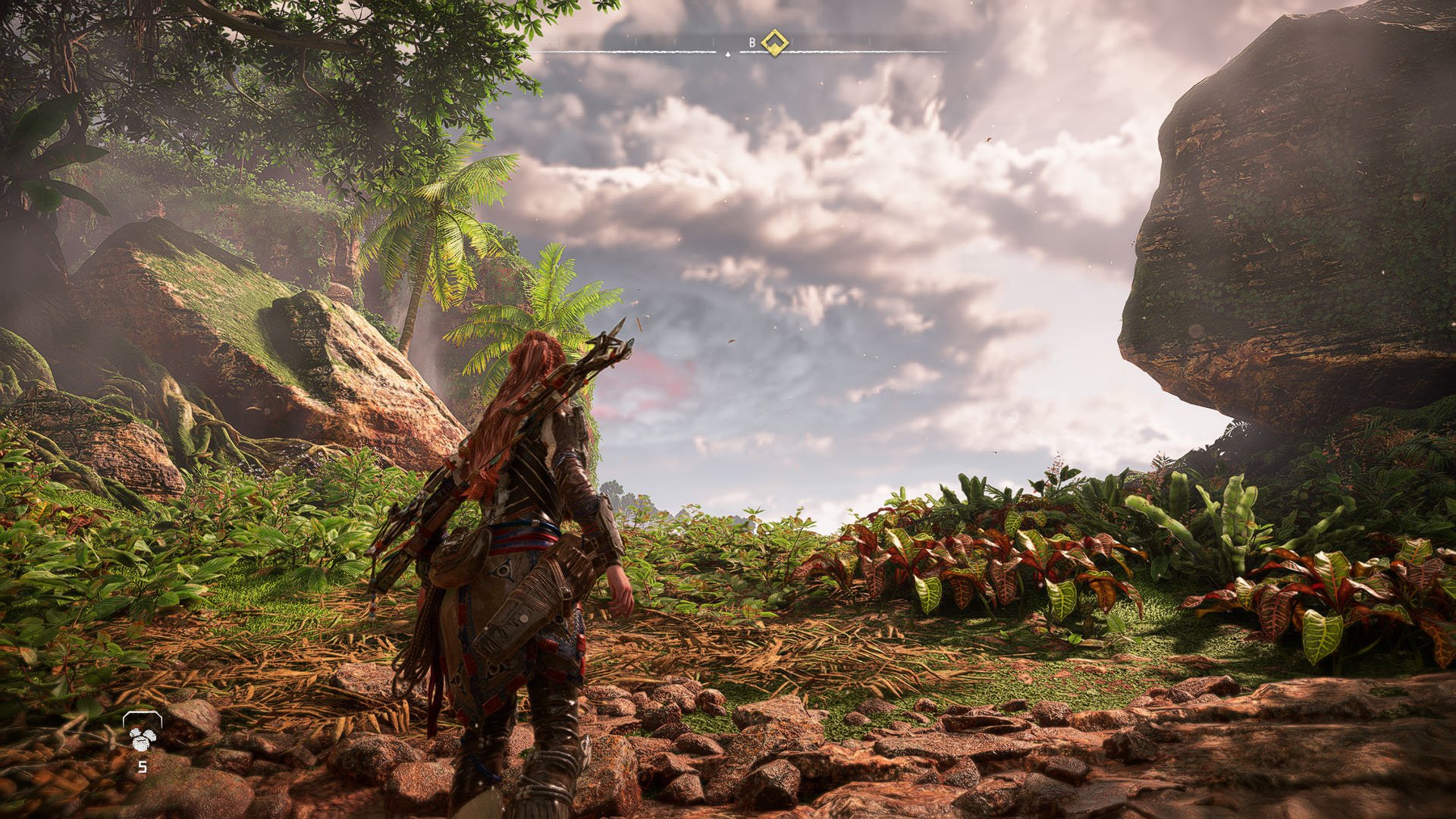Use the medicinal berries pouch icon

click(142, 736)
